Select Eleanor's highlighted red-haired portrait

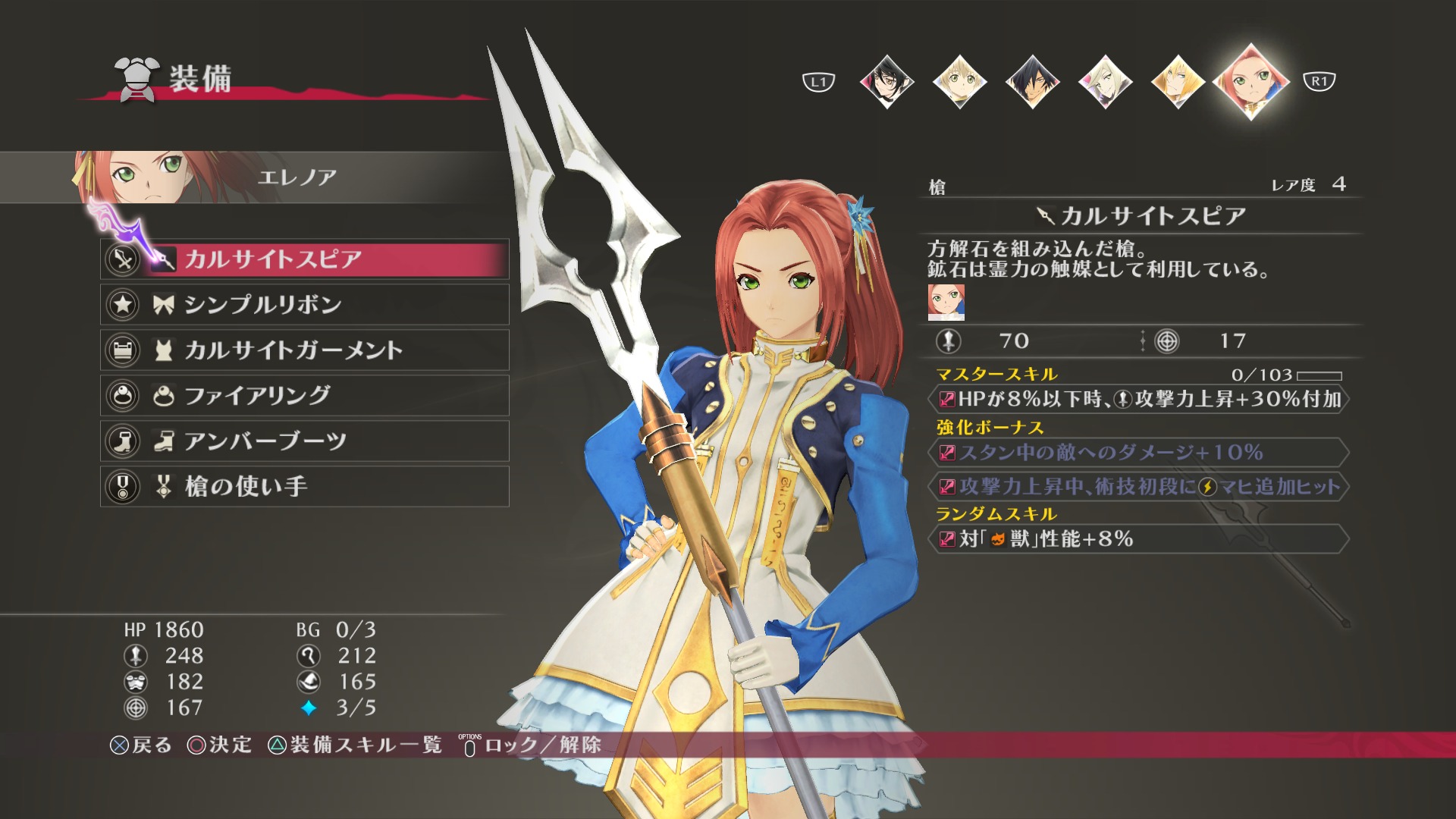1251,81
